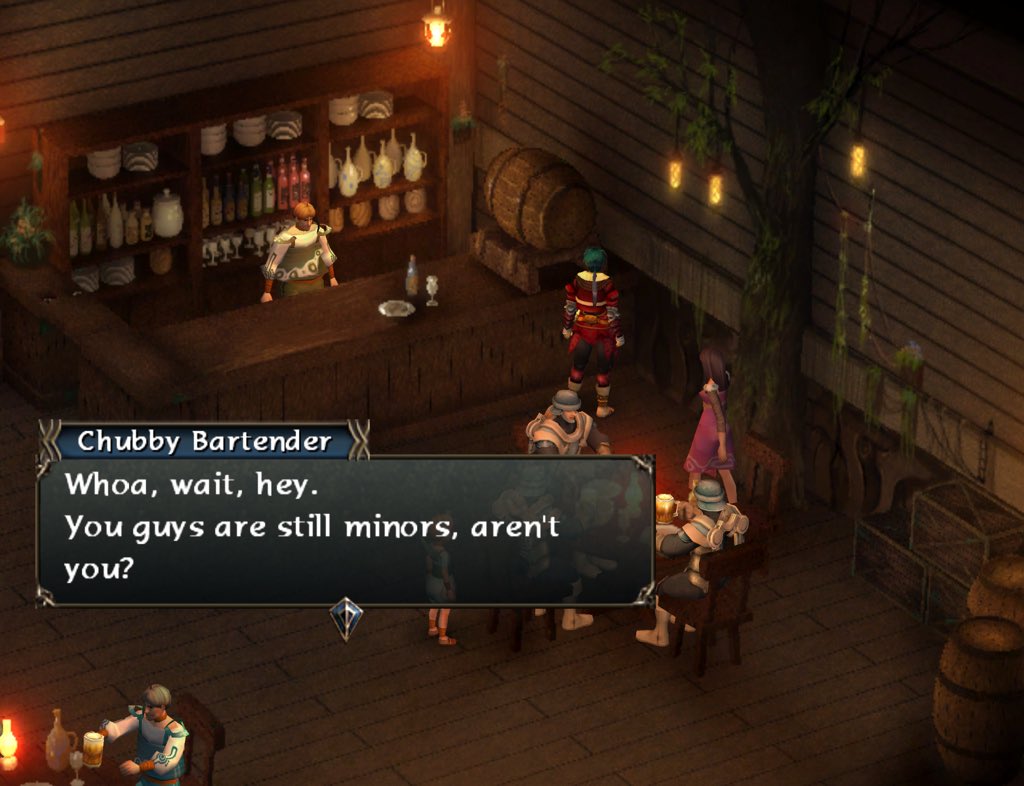Advance dialogue with the diamond continue arrow

point(346,617)
